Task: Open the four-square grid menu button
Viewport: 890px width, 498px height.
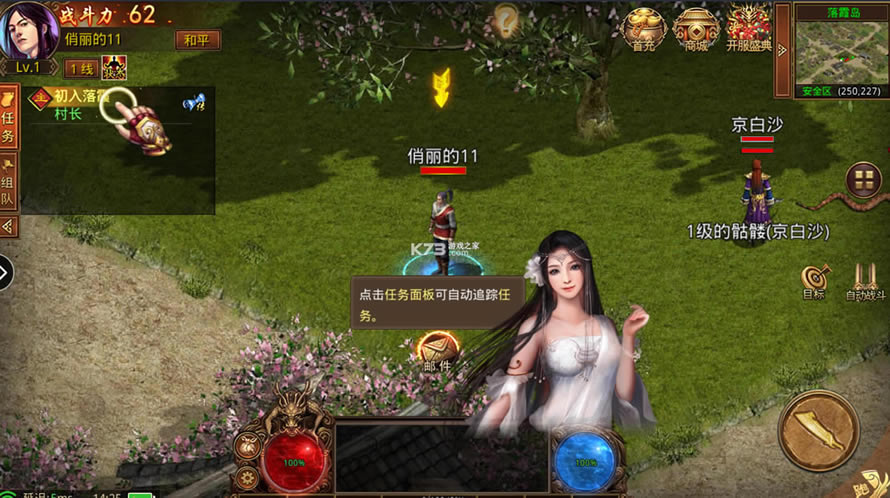Action: [863, 180]
